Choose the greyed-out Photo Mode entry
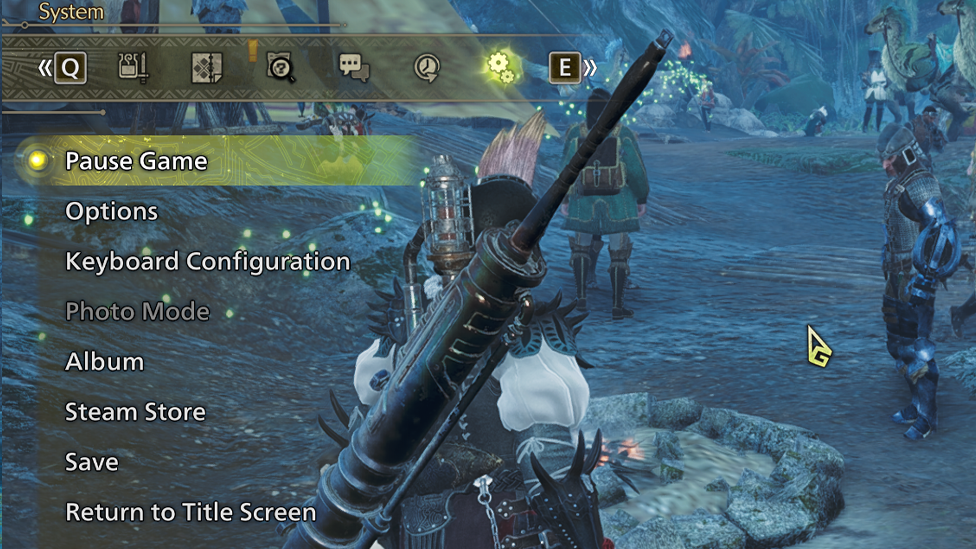The width and height of the screenshot is (976, 549). pos(137,311)
